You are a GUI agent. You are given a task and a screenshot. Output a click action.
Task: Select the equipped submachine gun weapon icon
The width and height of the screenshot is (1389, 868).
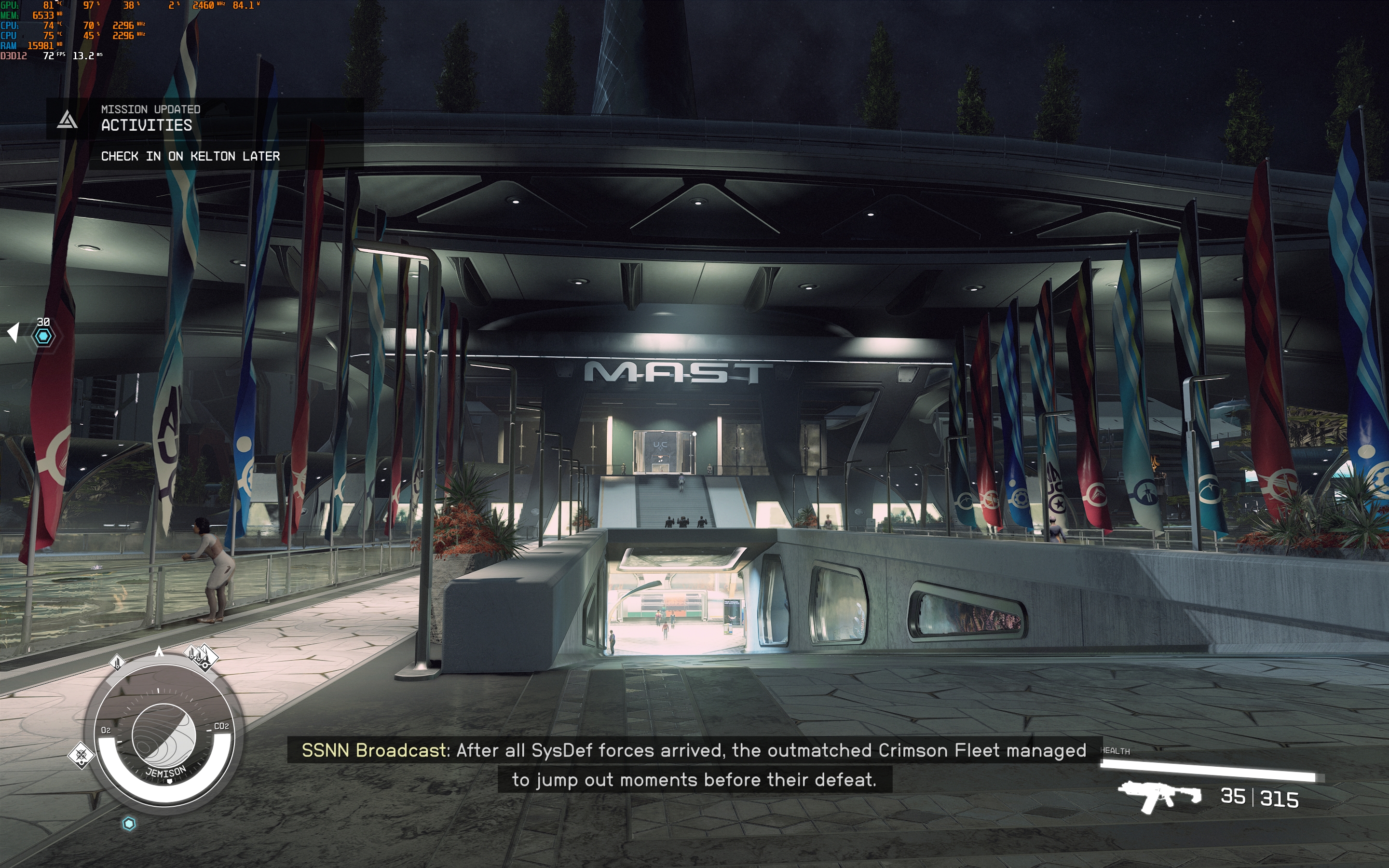(x=1159, y=797)
